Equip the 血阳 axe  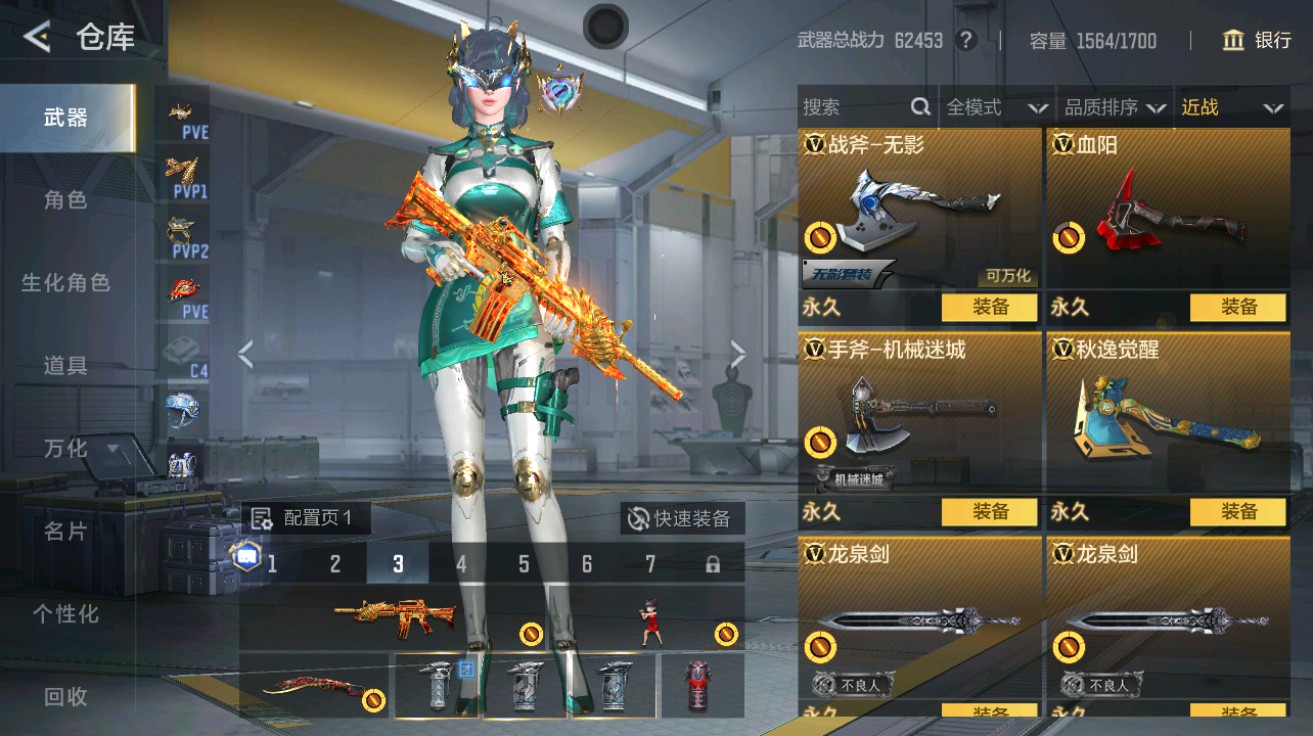tap(1239, 308)
